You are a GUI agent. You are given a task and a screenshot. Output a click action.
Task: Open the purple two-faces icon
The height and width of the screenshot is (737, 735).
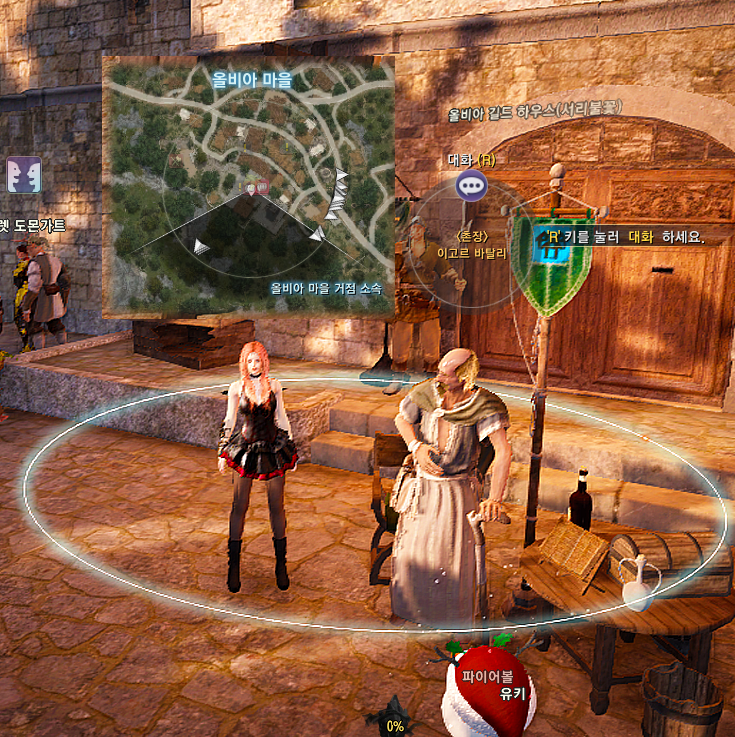[24, 175]
